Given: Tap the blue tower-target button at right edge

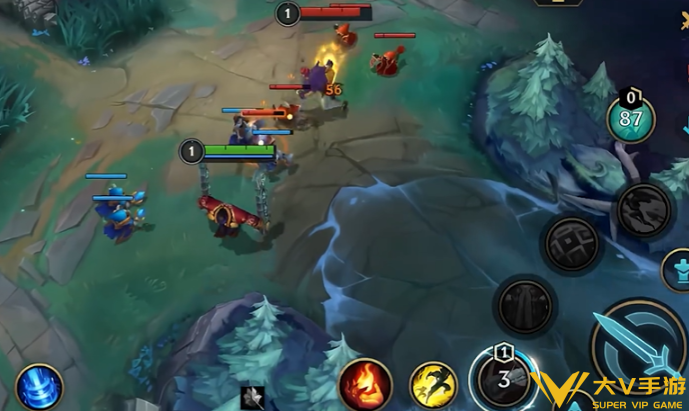Looking at the screenshot, I should [678, 270].
